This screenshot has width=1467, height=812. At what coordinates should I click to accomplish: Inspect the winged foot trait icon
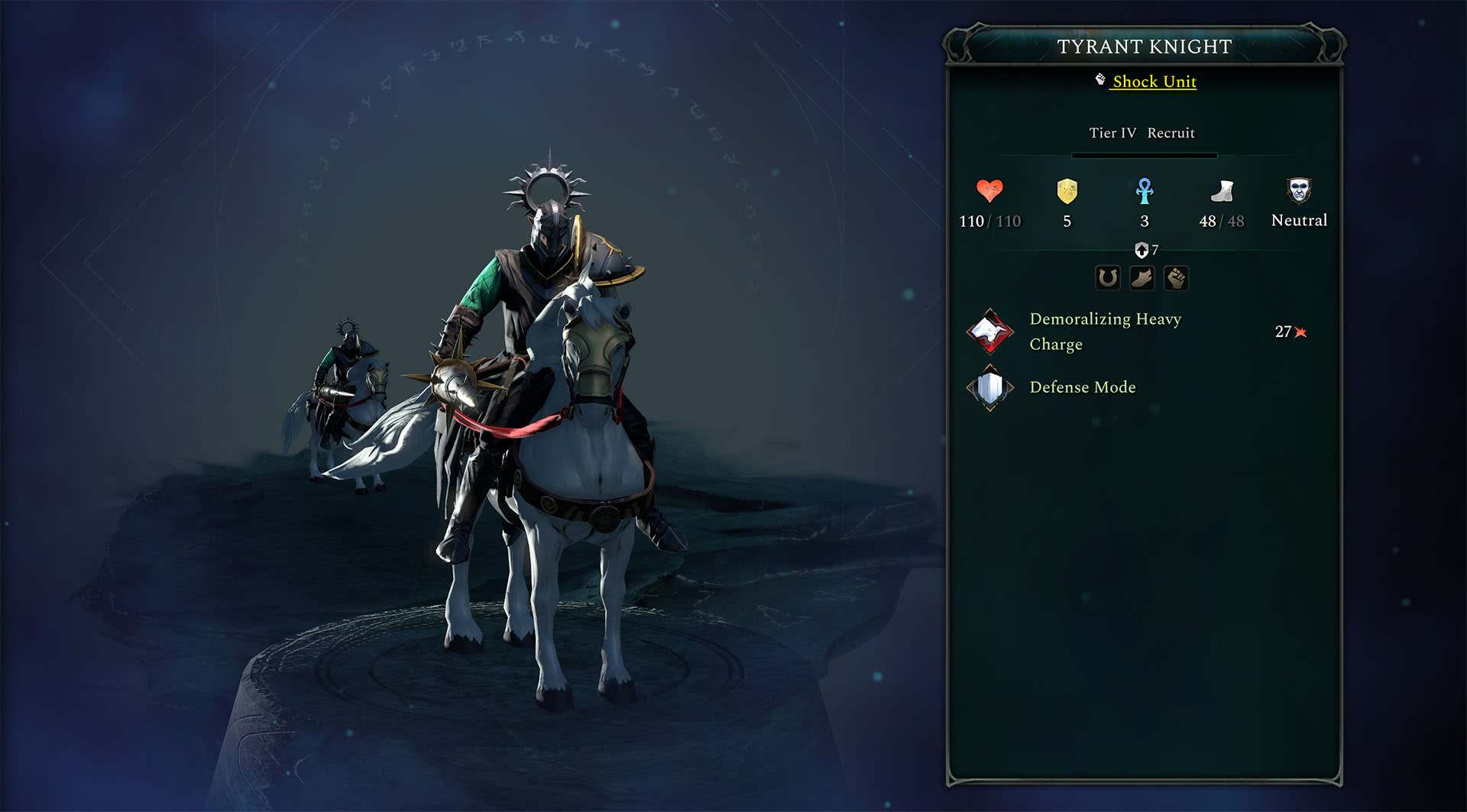coord(1142,278)
